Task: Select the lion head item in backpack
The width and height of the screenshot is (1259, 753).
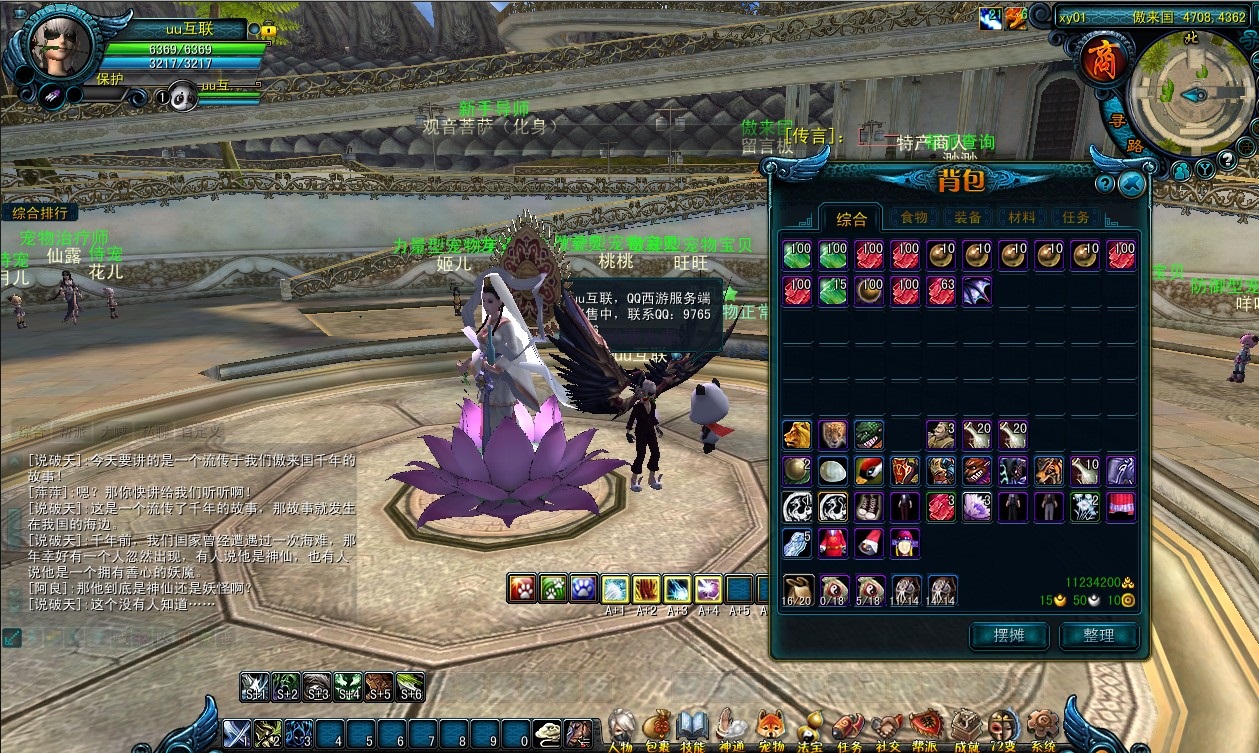Action: [x=797, y=435]
